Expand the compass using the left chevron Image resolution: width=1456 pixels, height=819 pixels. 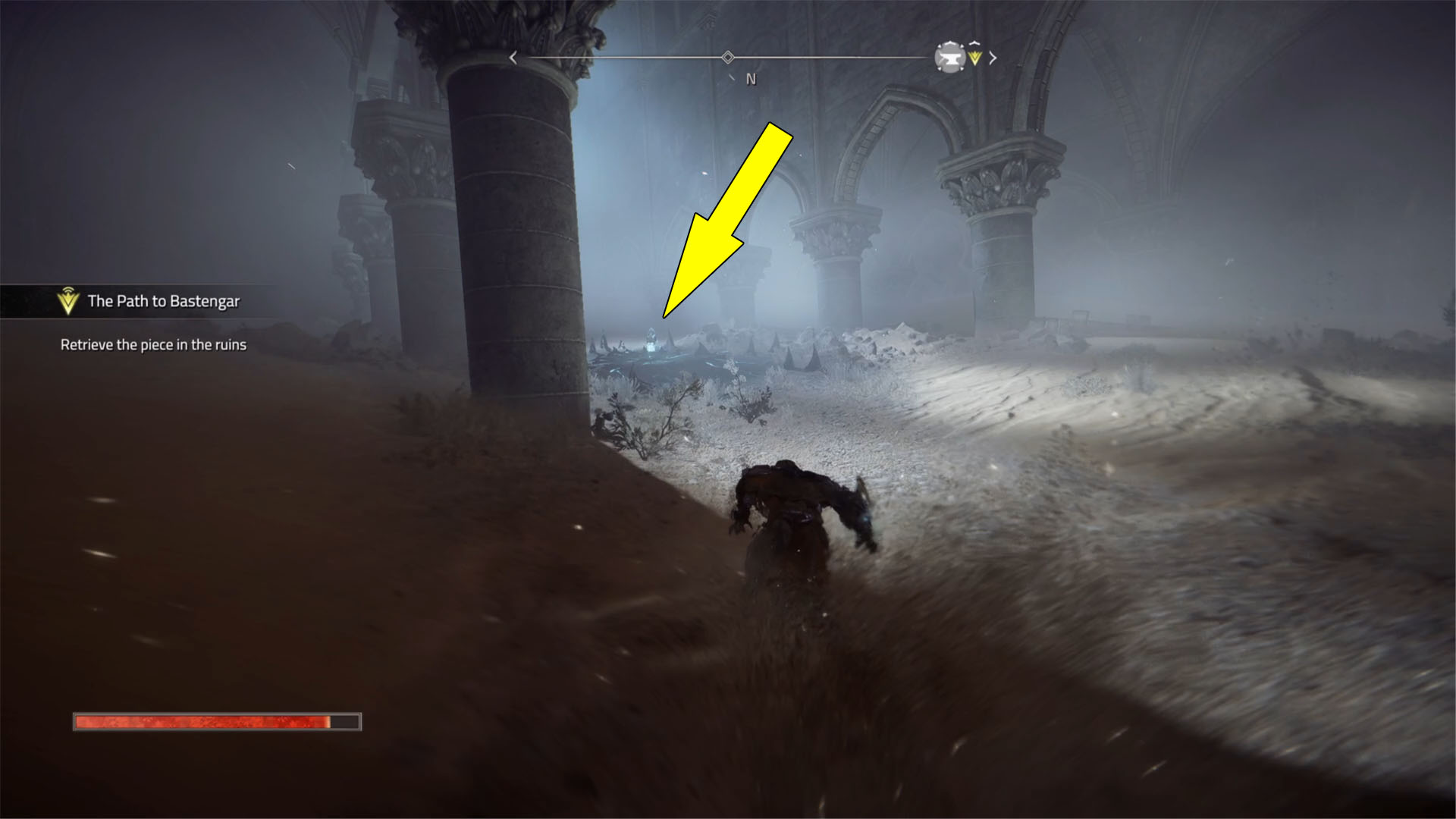point(513,57)
